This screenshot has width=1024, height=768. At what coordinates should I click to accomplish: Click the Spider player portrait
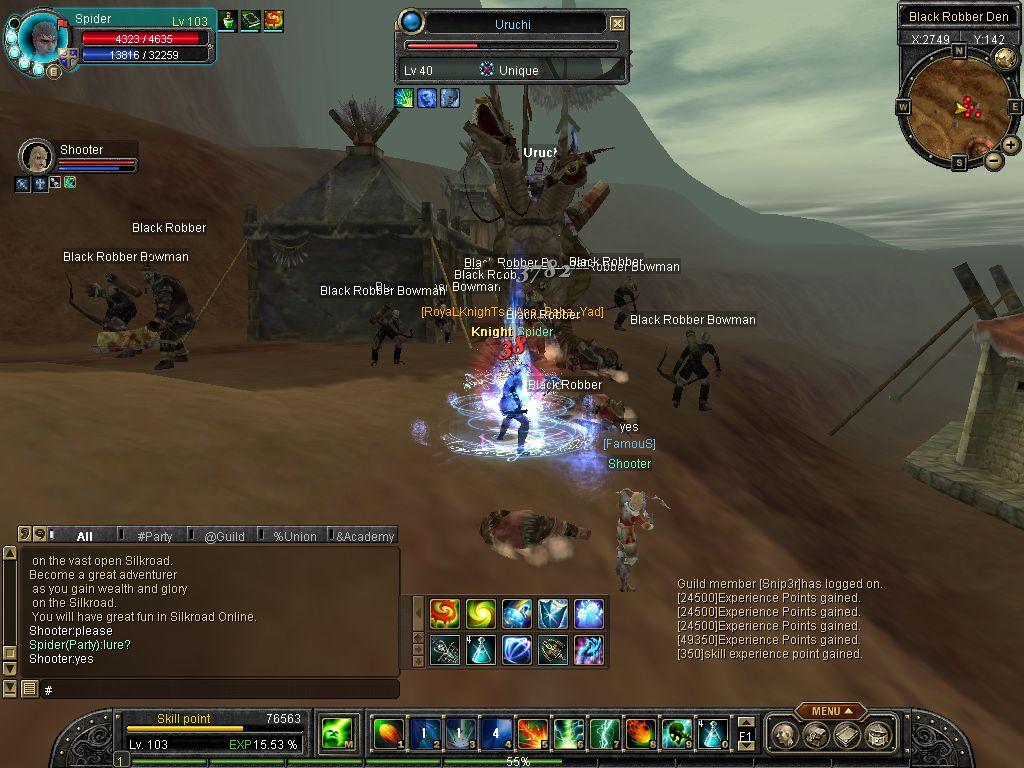click(43, 38)
